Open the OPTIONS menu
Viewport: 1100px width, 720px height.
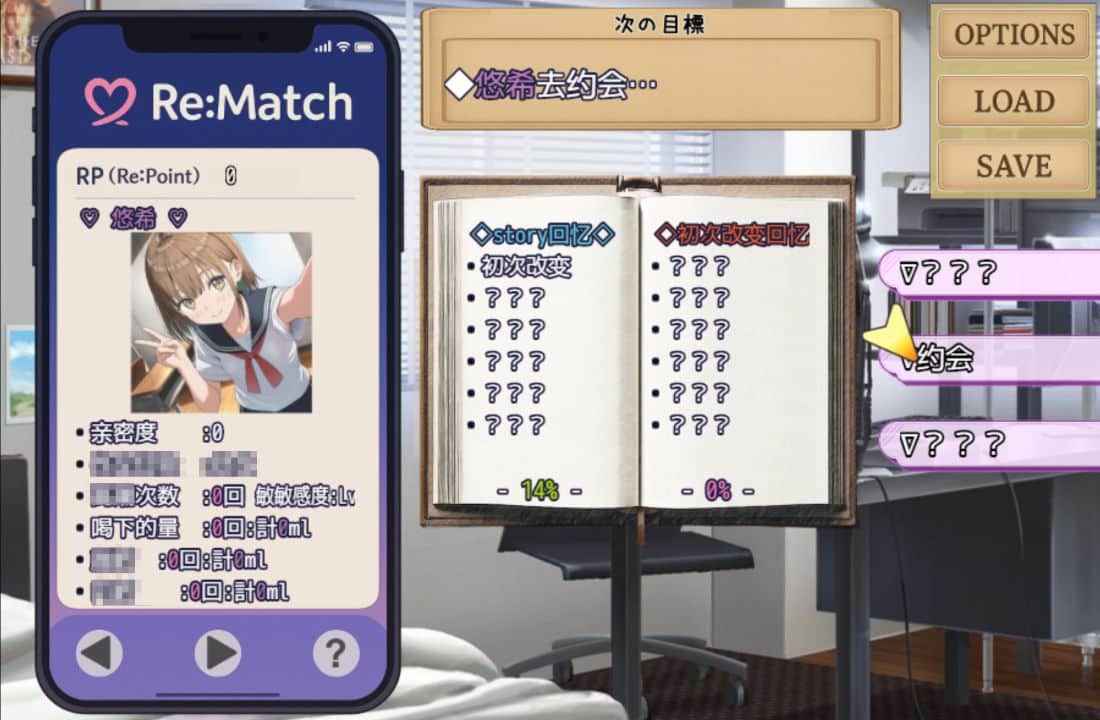pyautogui.click(x=1013, y=35)
